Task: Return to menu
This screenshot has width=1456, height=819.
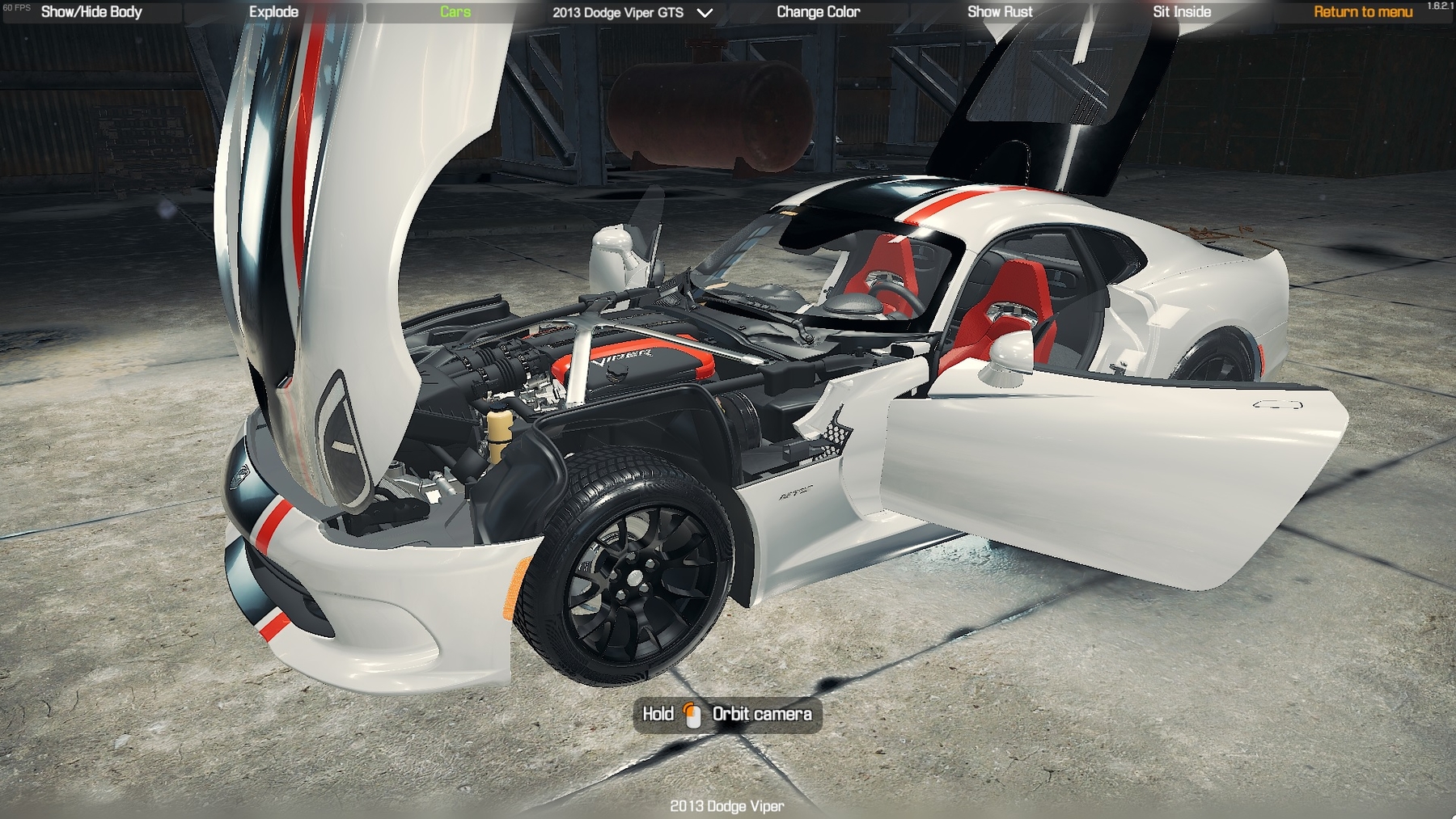Action: pos(1363,12)
